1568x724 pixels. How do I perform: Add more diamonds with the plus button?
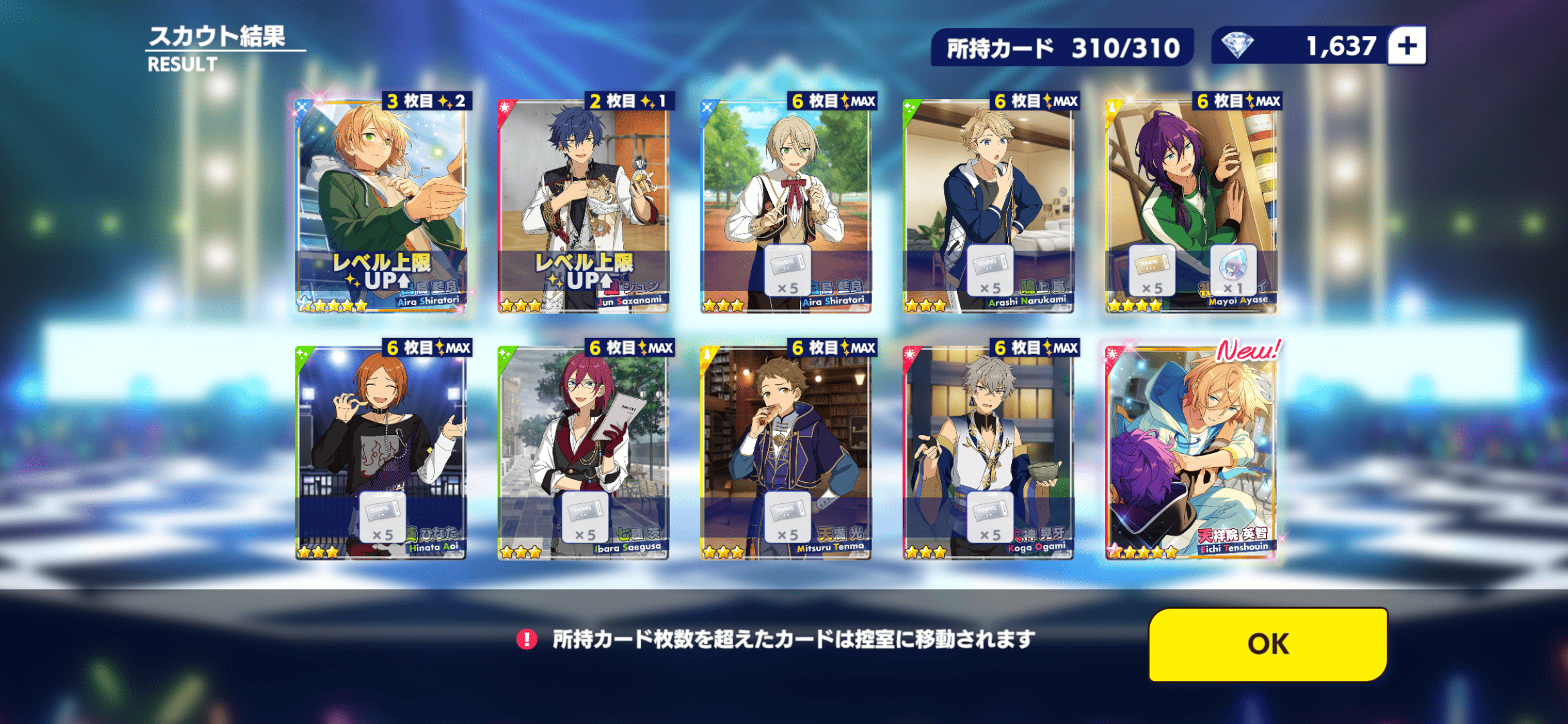click(1407, 46)
